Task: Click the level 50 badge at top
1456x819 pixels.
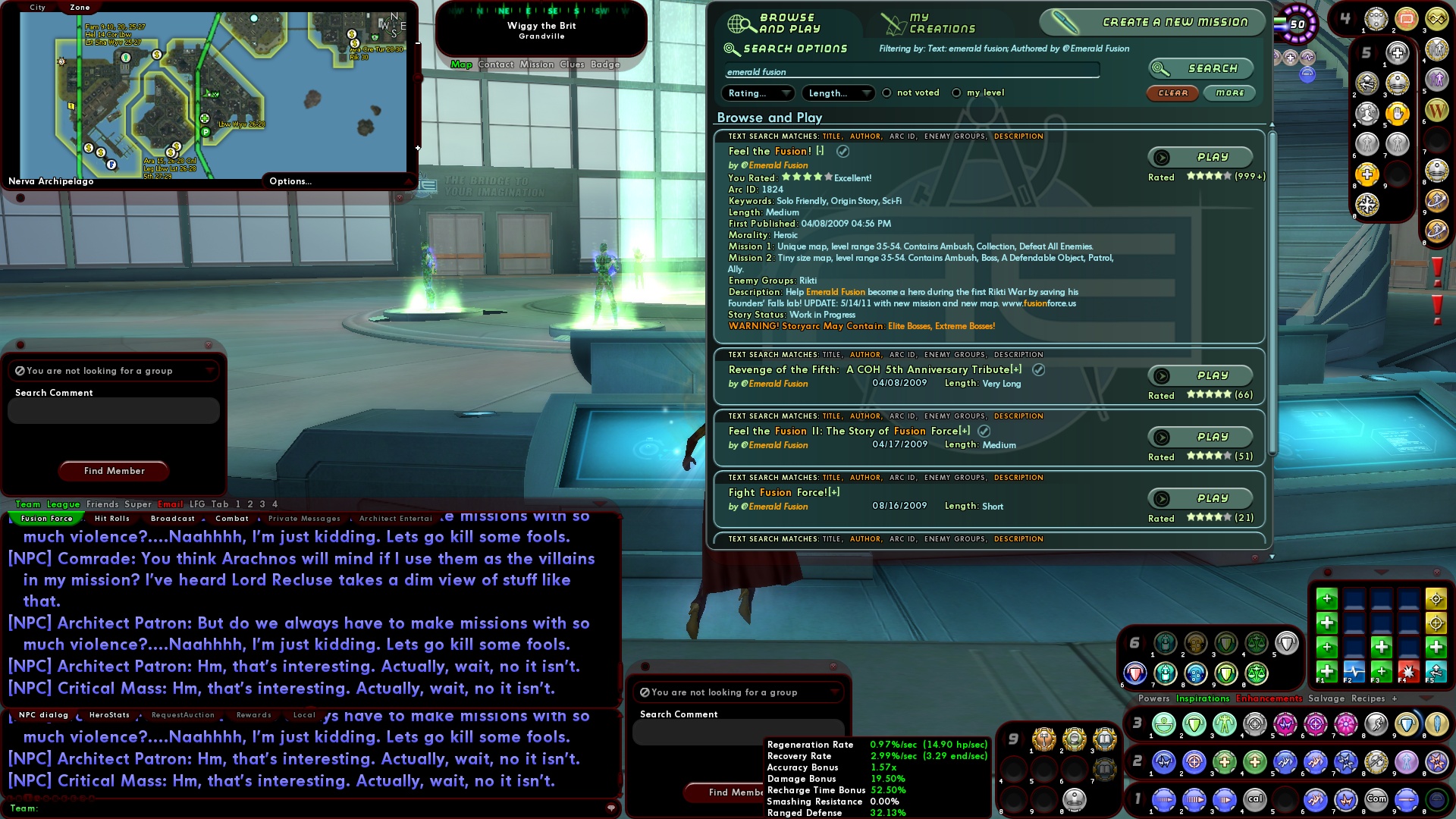Action: [x=1298, y=24]
